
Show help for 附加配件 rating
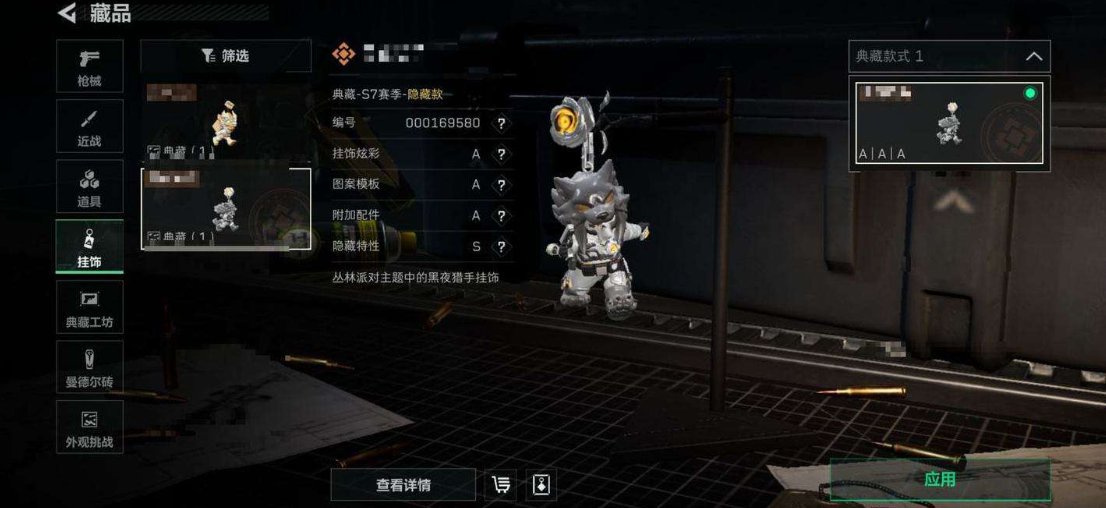(x=501, y=216)
